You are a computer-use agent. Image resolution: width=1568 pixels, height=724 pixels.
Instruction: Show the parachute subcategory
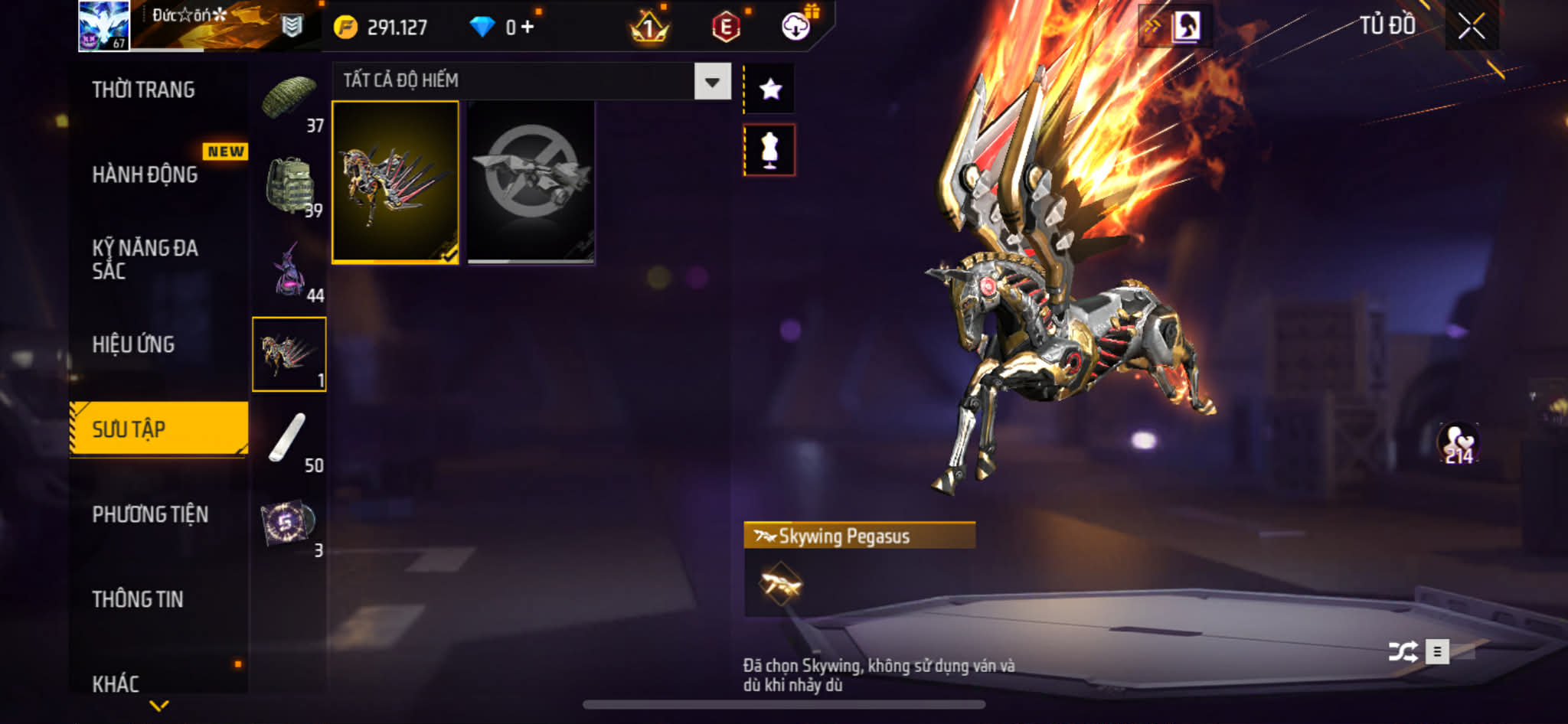coord(289,100)
